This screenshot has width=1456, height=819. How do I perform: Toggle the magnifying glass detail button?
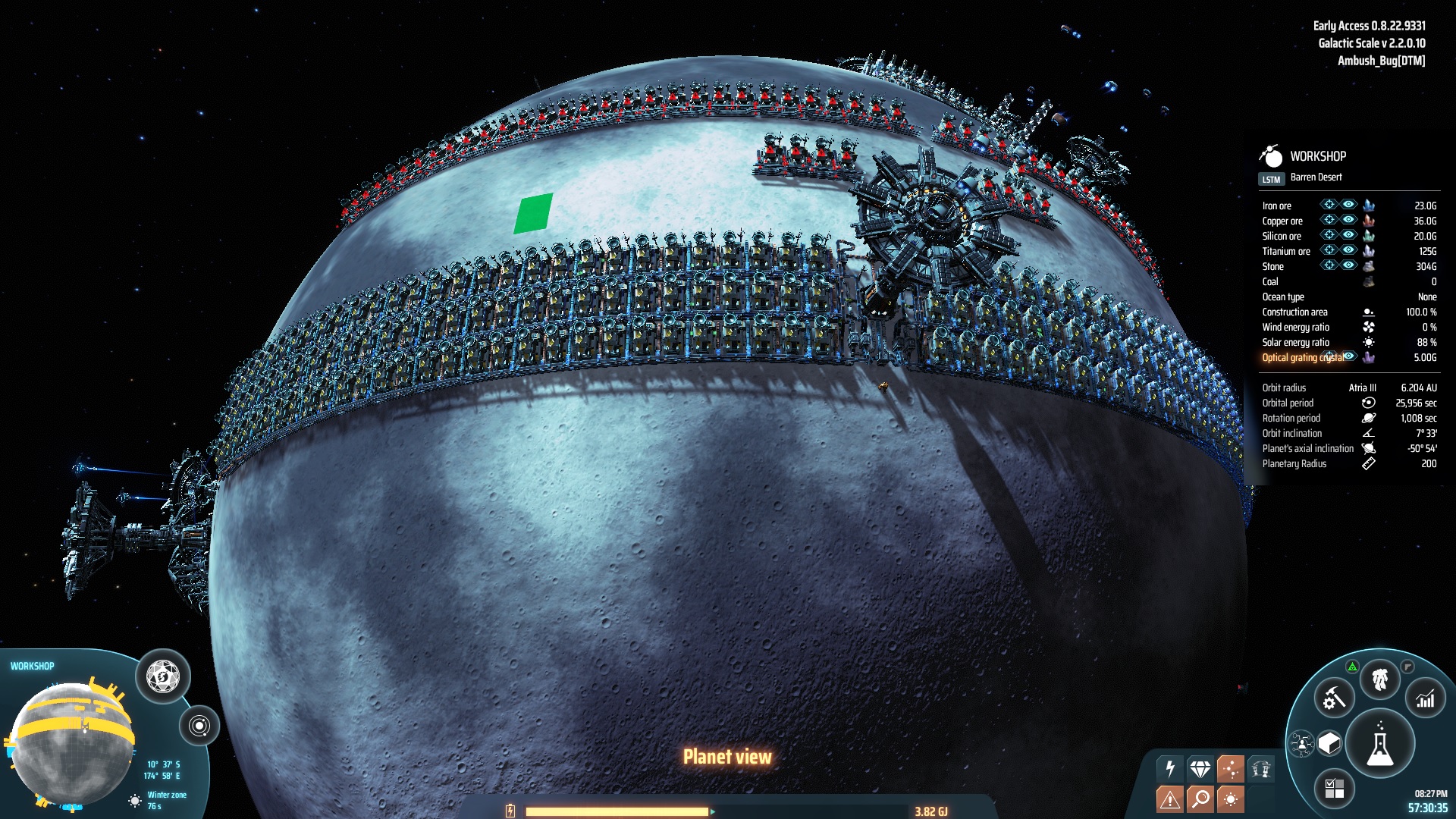click(x=1200, y=799)
